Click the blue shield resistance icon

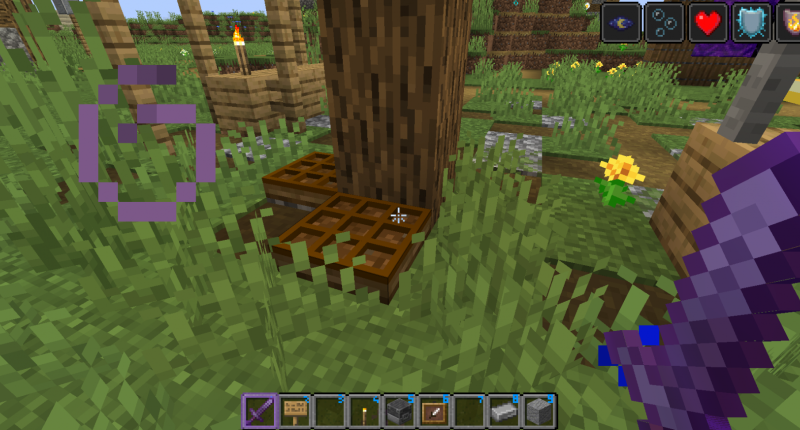pos(750,22)
